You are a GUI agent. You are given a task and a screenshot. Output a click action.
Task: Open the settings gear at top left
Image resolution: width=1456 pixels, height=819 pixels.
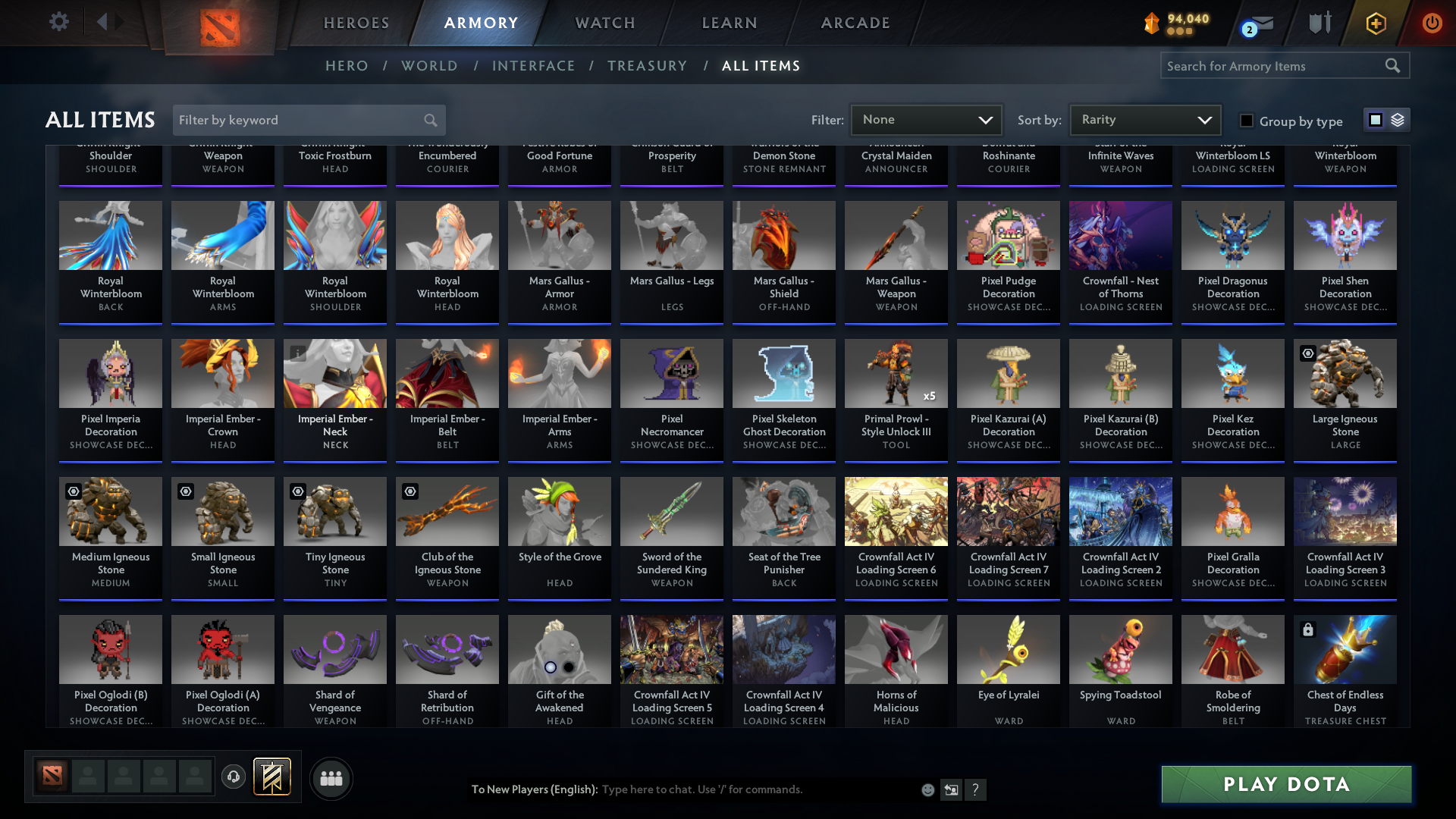58,21
